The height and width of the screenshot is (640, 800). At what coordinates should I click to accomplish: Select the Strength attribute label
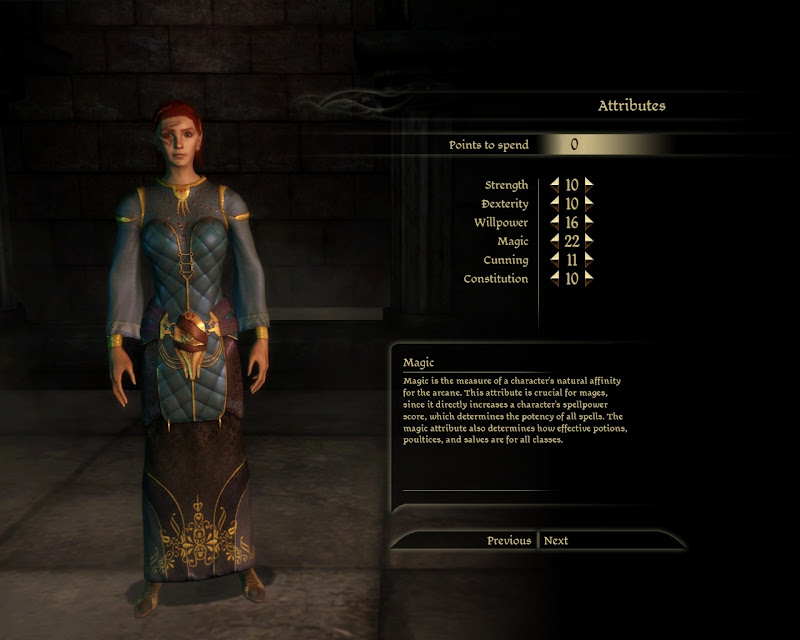pos(506,185)
